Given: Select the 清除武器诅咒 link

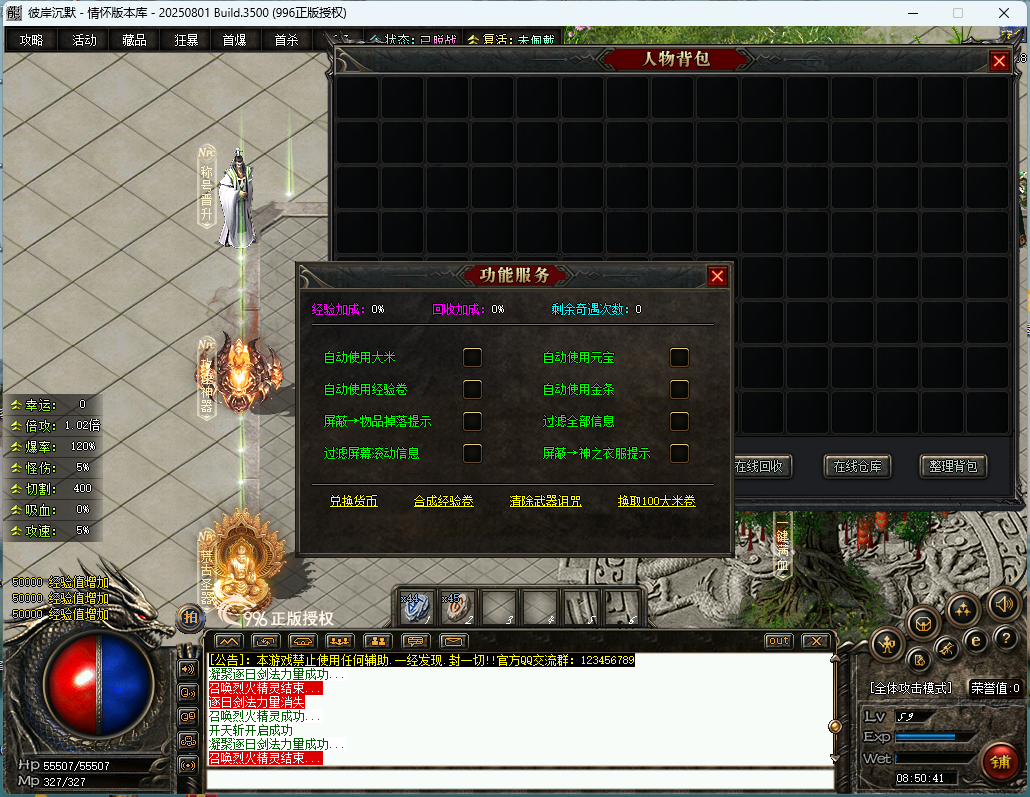Looking at the screenshot, I should [x=545, y=501].
